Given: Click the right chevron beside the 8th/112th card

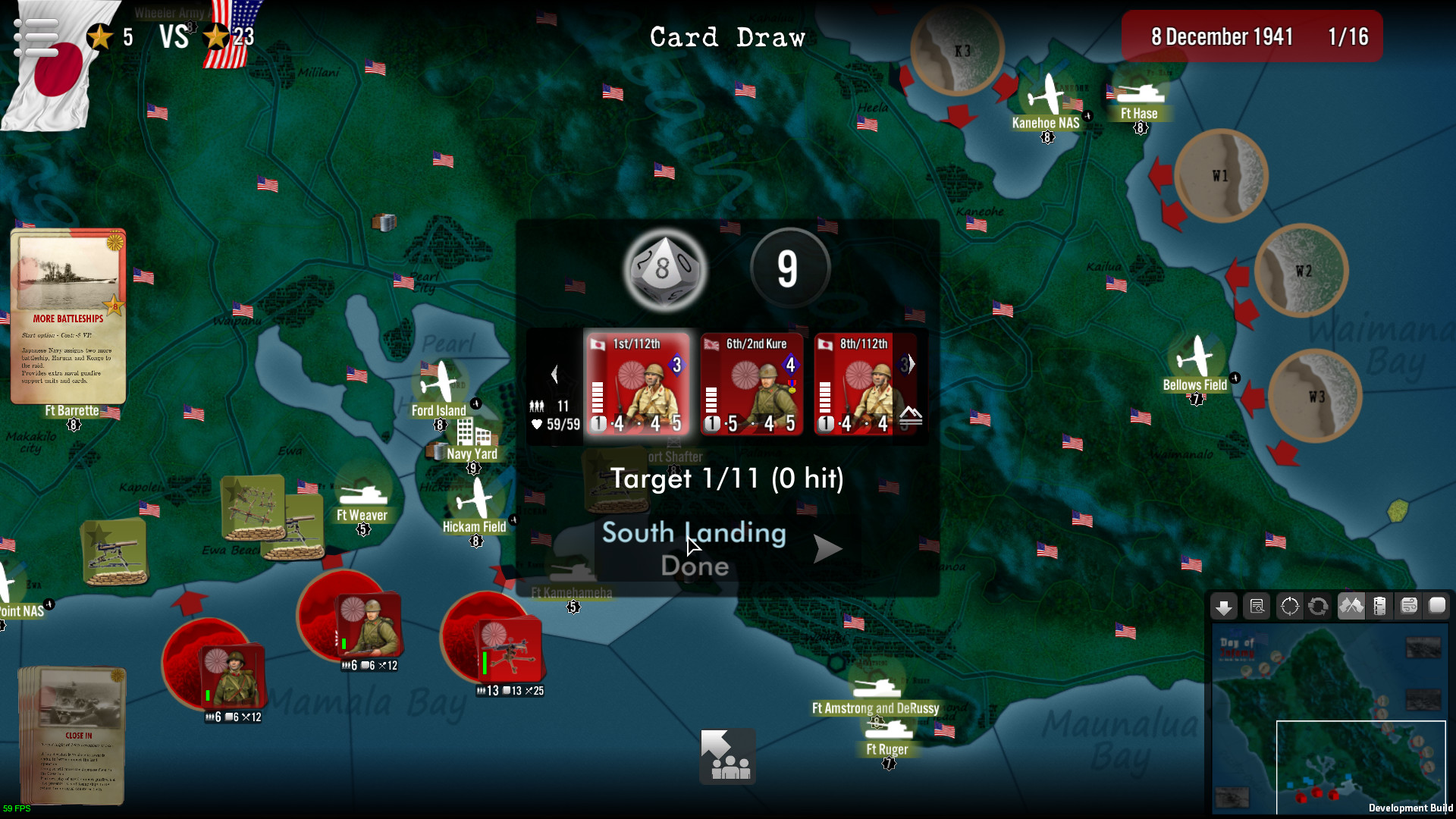Looking at the screenshot, I should 912,363.
